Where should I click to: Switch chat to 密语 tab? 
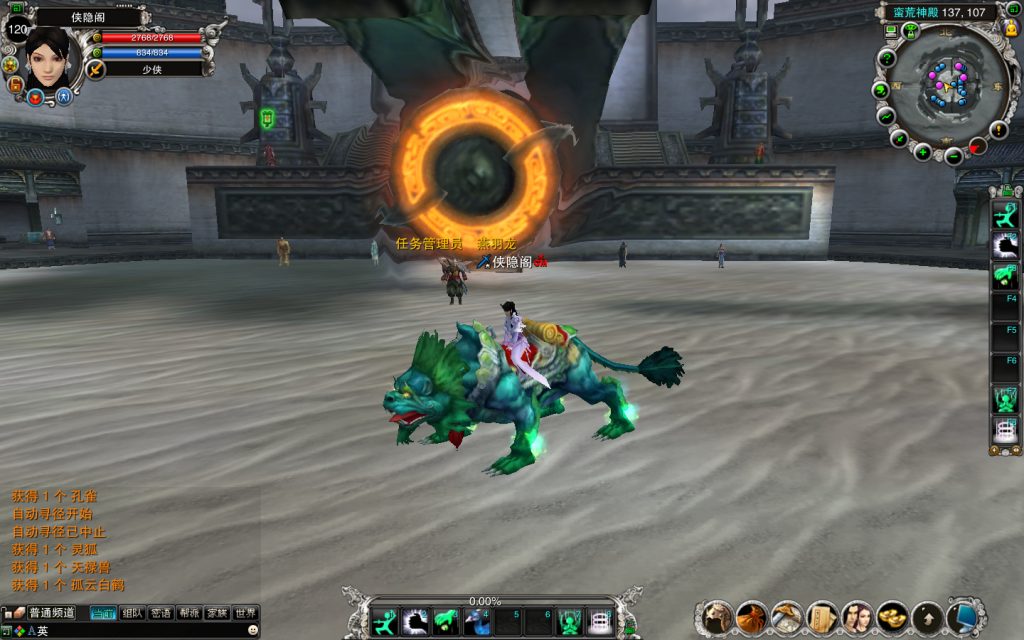160,613
